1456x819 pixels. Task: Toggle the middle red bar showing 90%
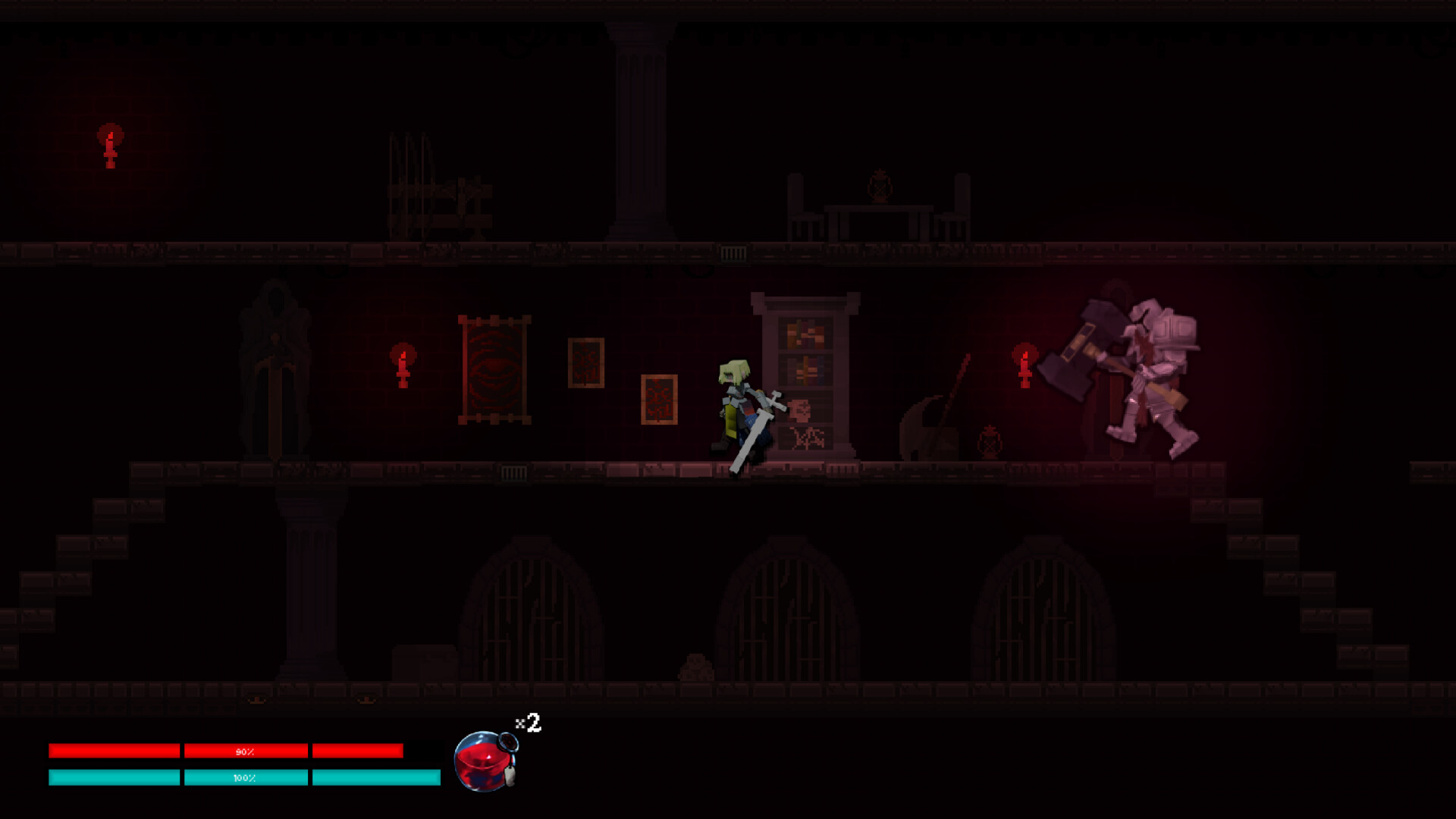(245, 751)
